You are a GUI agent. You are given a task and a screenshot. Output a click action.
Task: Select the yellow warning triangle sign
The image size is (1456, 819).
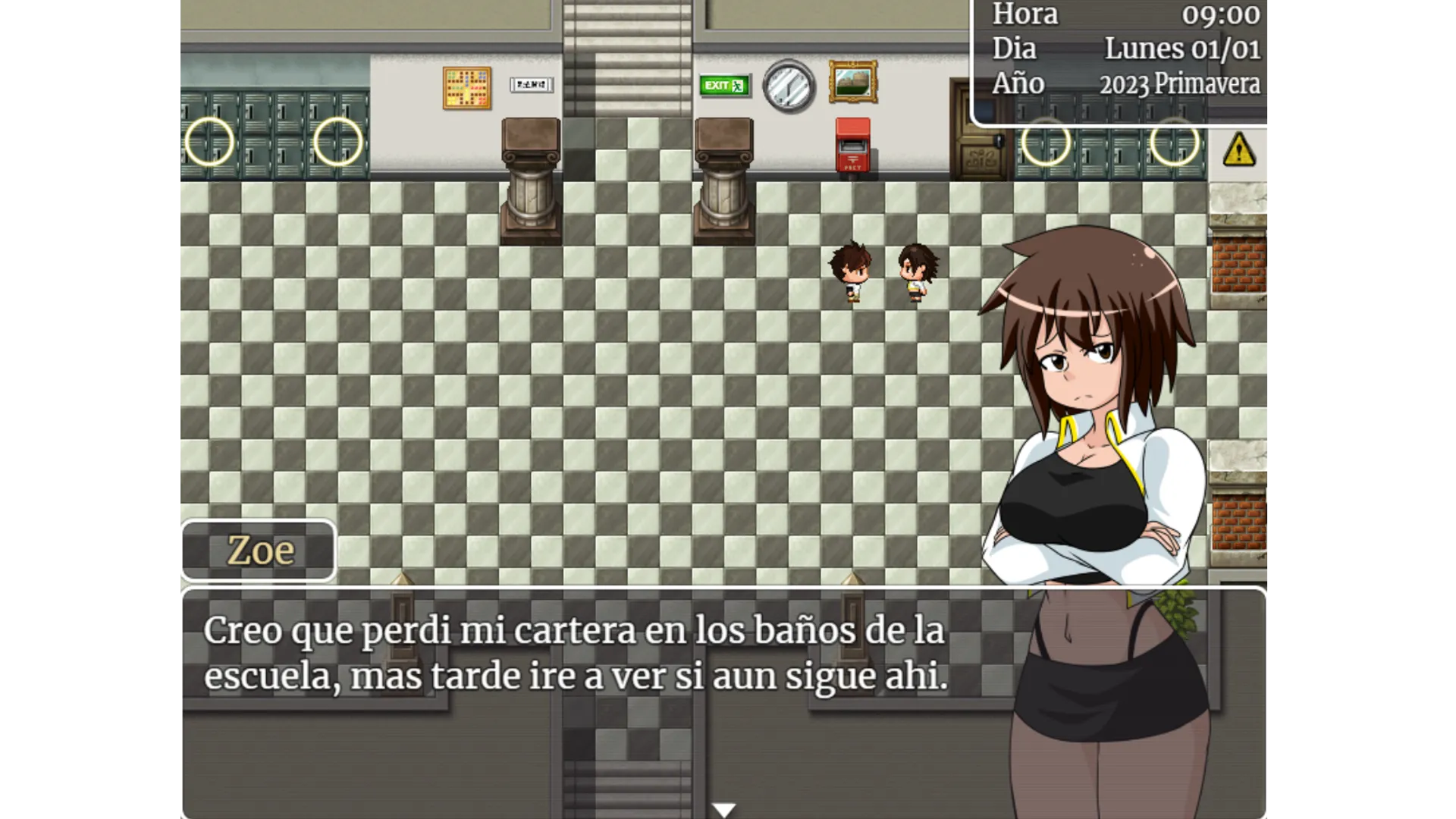[1241, 149]
